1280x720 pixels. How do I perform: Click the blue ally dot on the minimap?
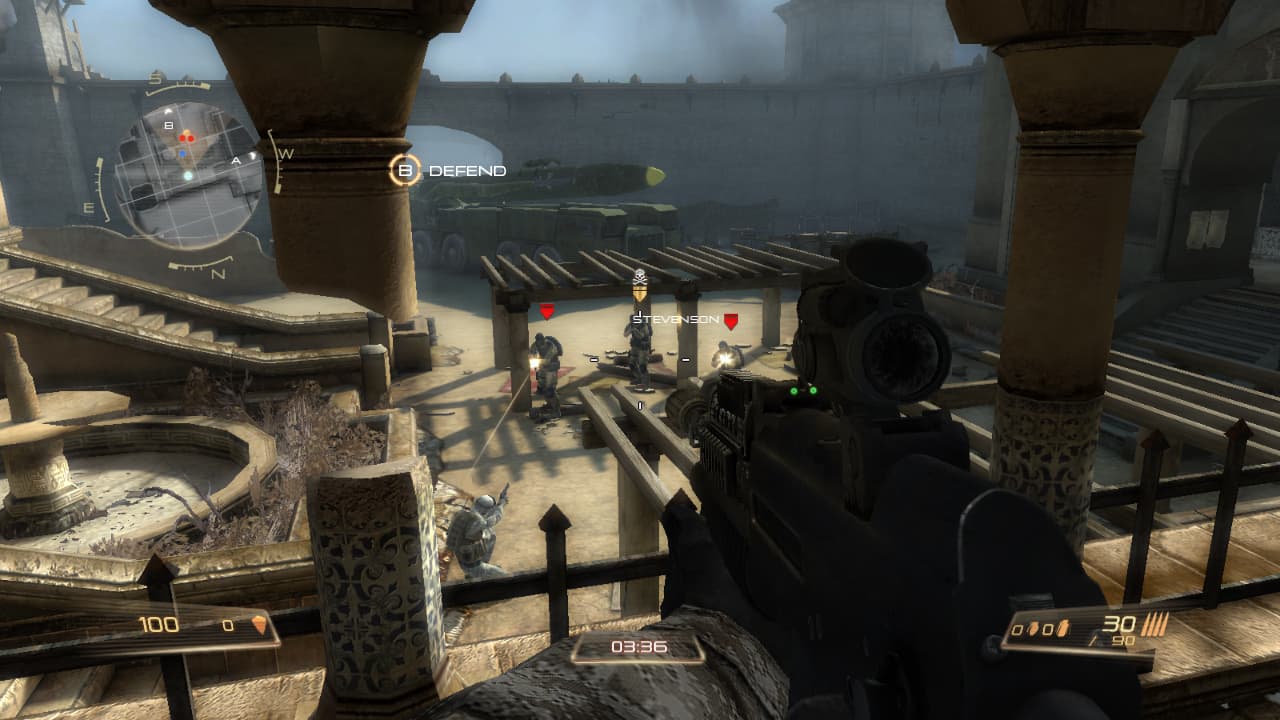182,153
